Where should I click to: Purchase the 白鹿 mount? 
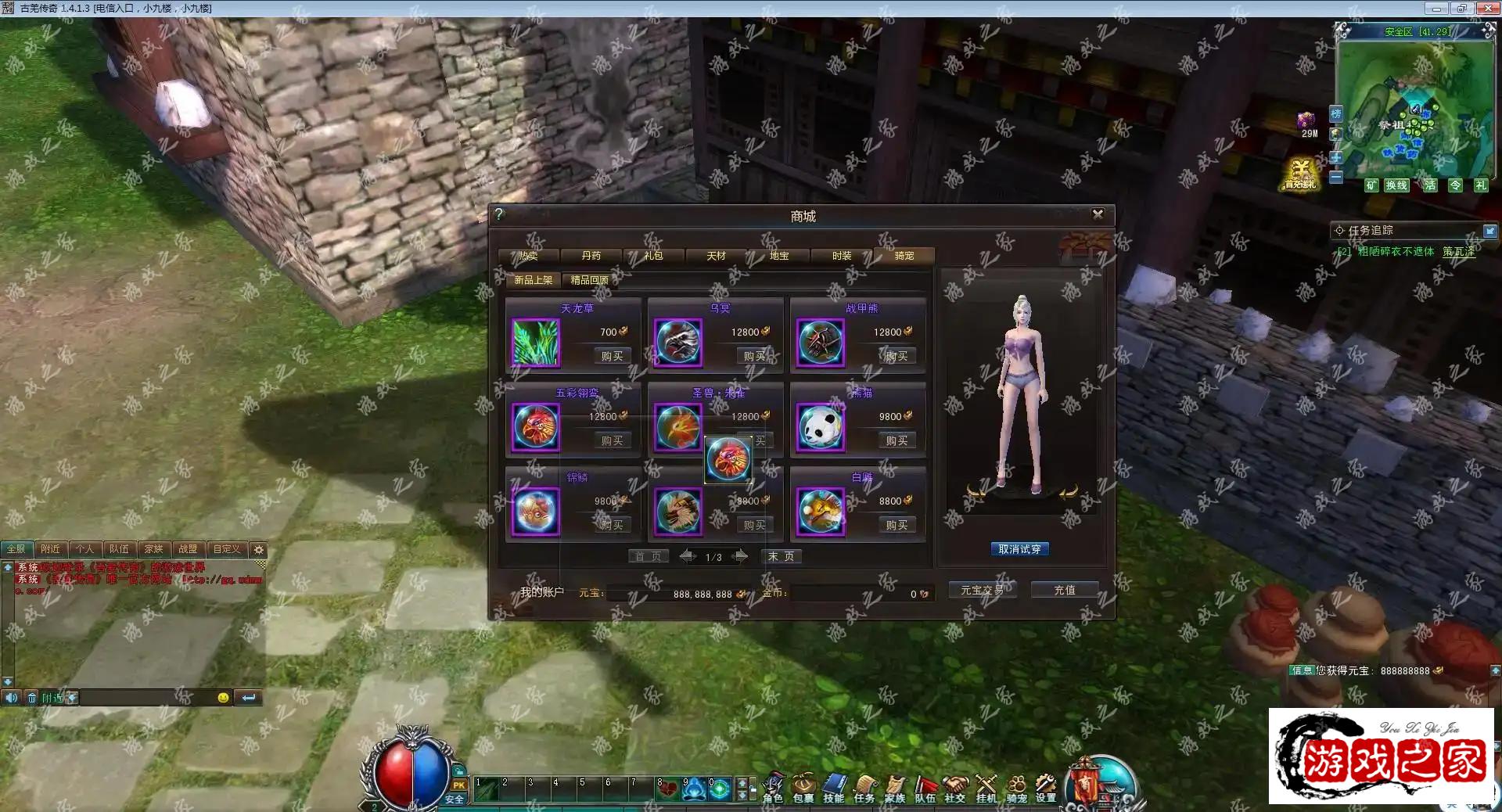pos(897,526)
